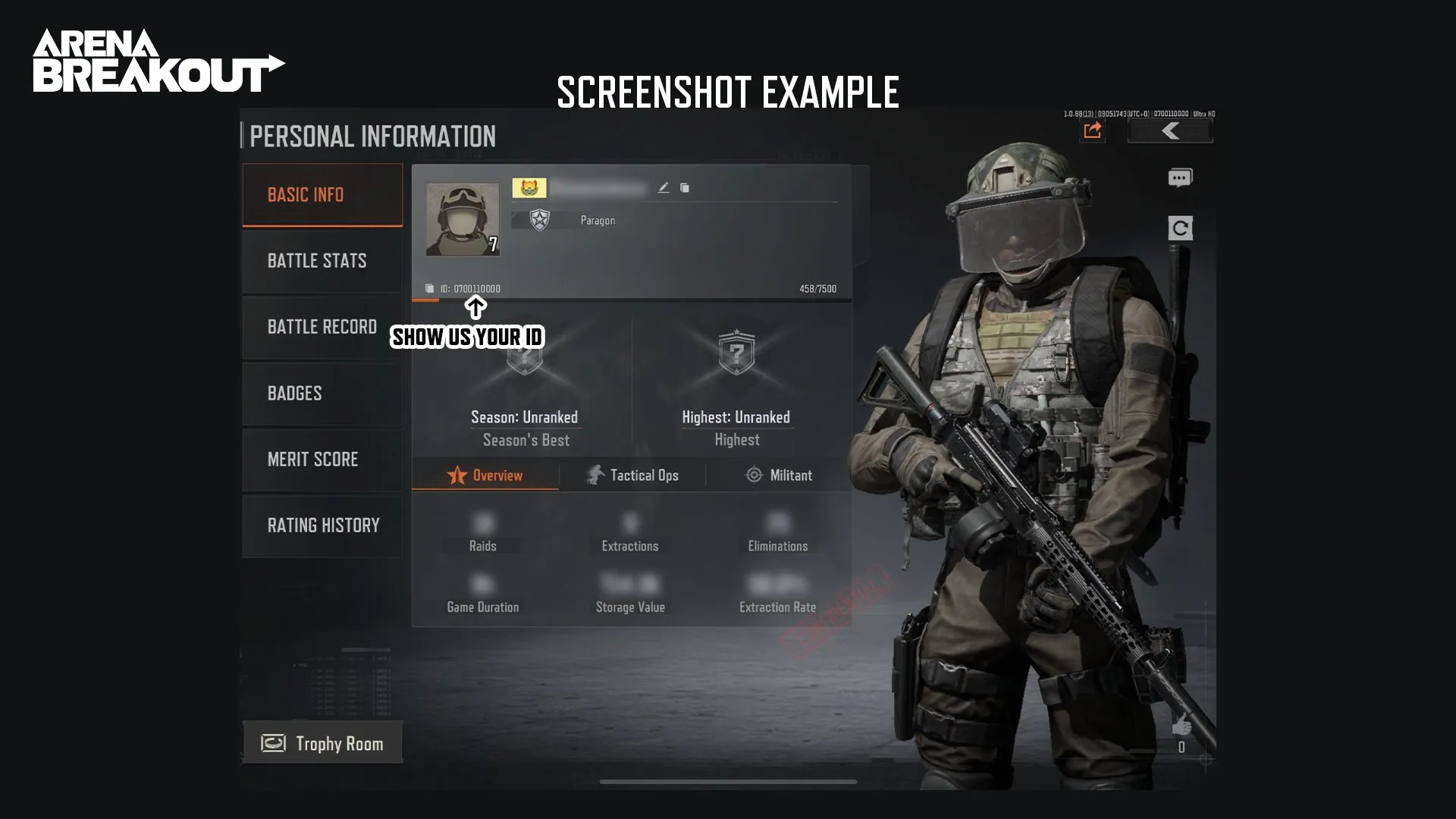Image resolution: width=1456 pixels, height=819 pixels.
Task: Open the chat bubble icon
Action: coord(1180,178)
